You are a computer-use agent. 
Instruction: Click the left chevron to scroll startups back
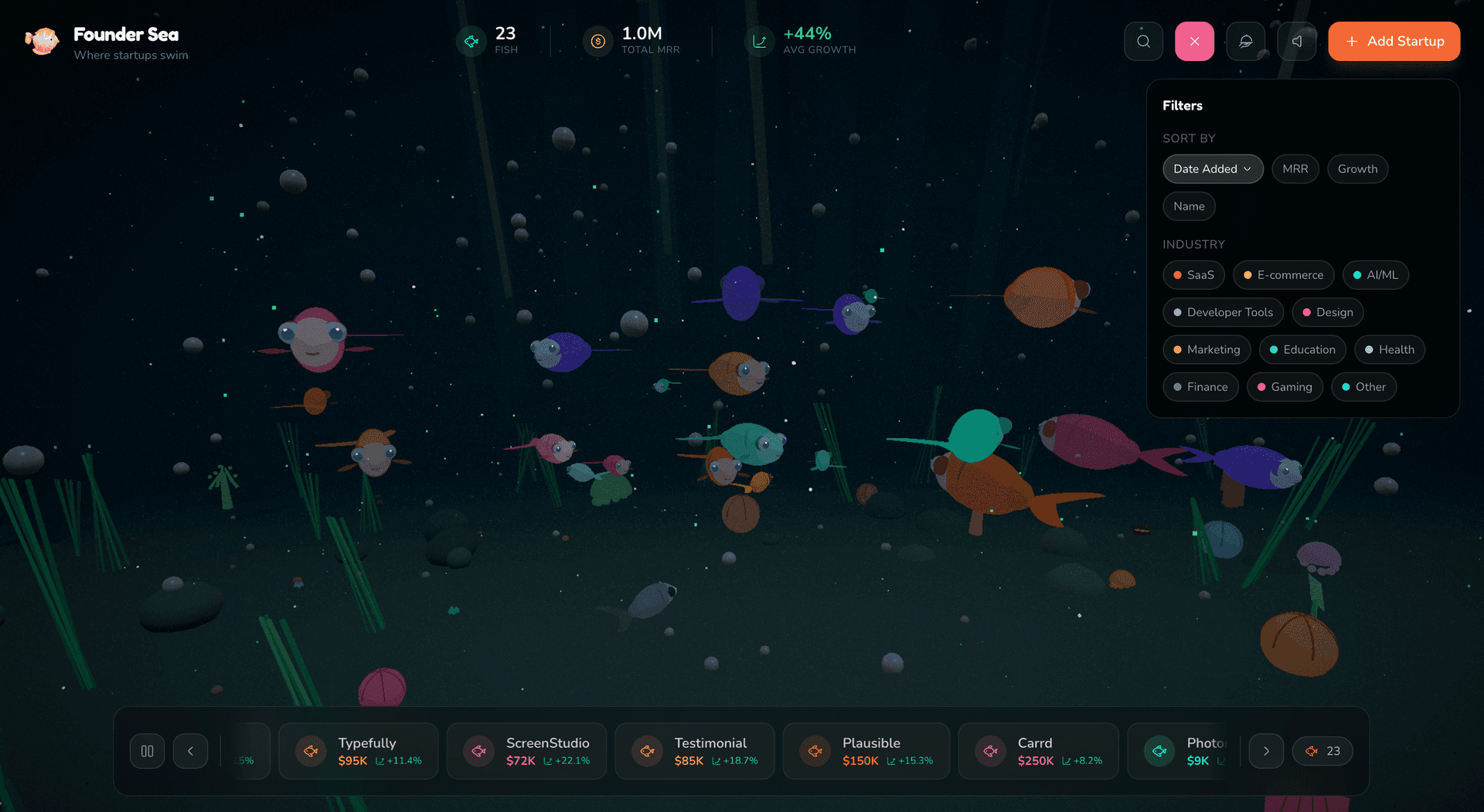tap(190, 750)
